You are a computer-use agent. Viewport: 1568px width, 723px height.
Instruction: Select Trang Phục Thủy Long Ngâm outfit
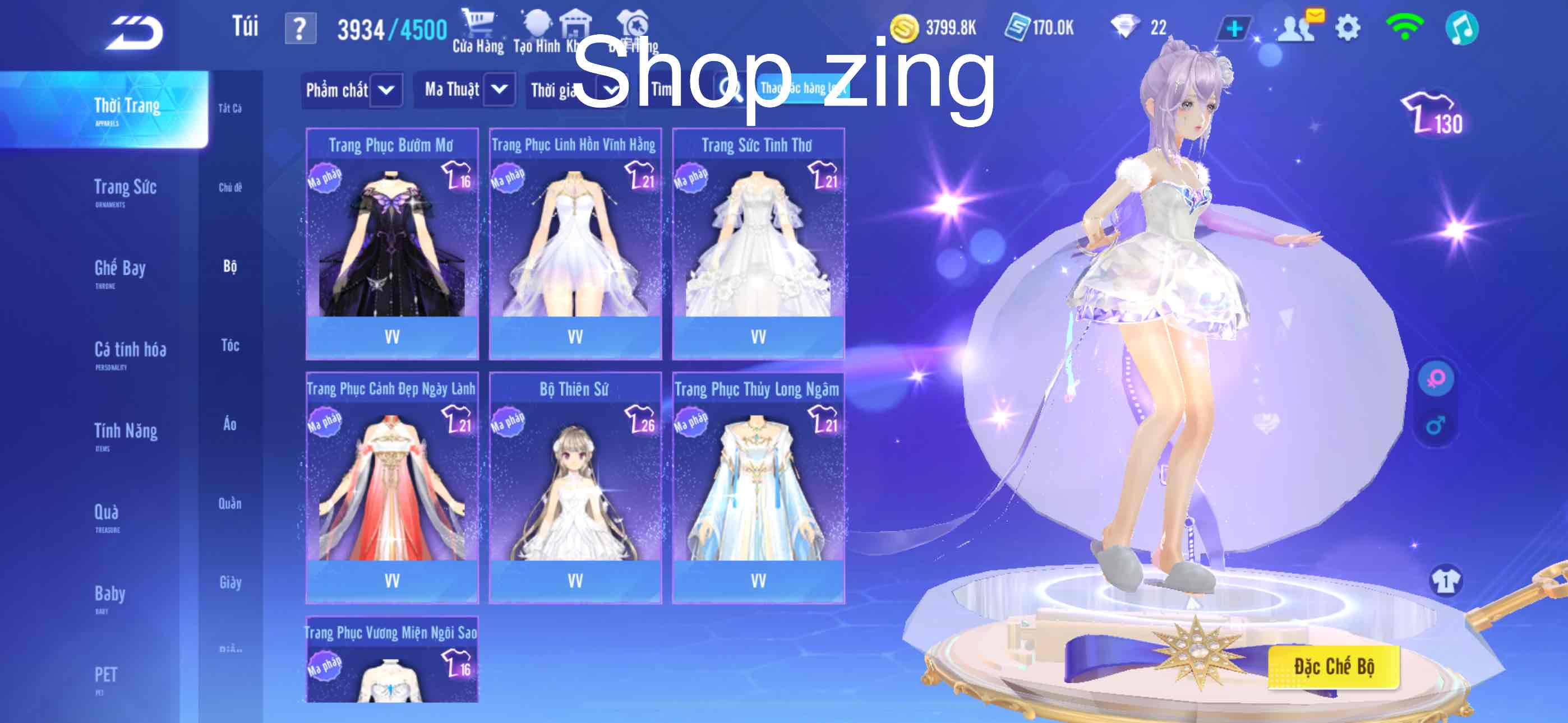pyautogui.click(x=758, y=487)
